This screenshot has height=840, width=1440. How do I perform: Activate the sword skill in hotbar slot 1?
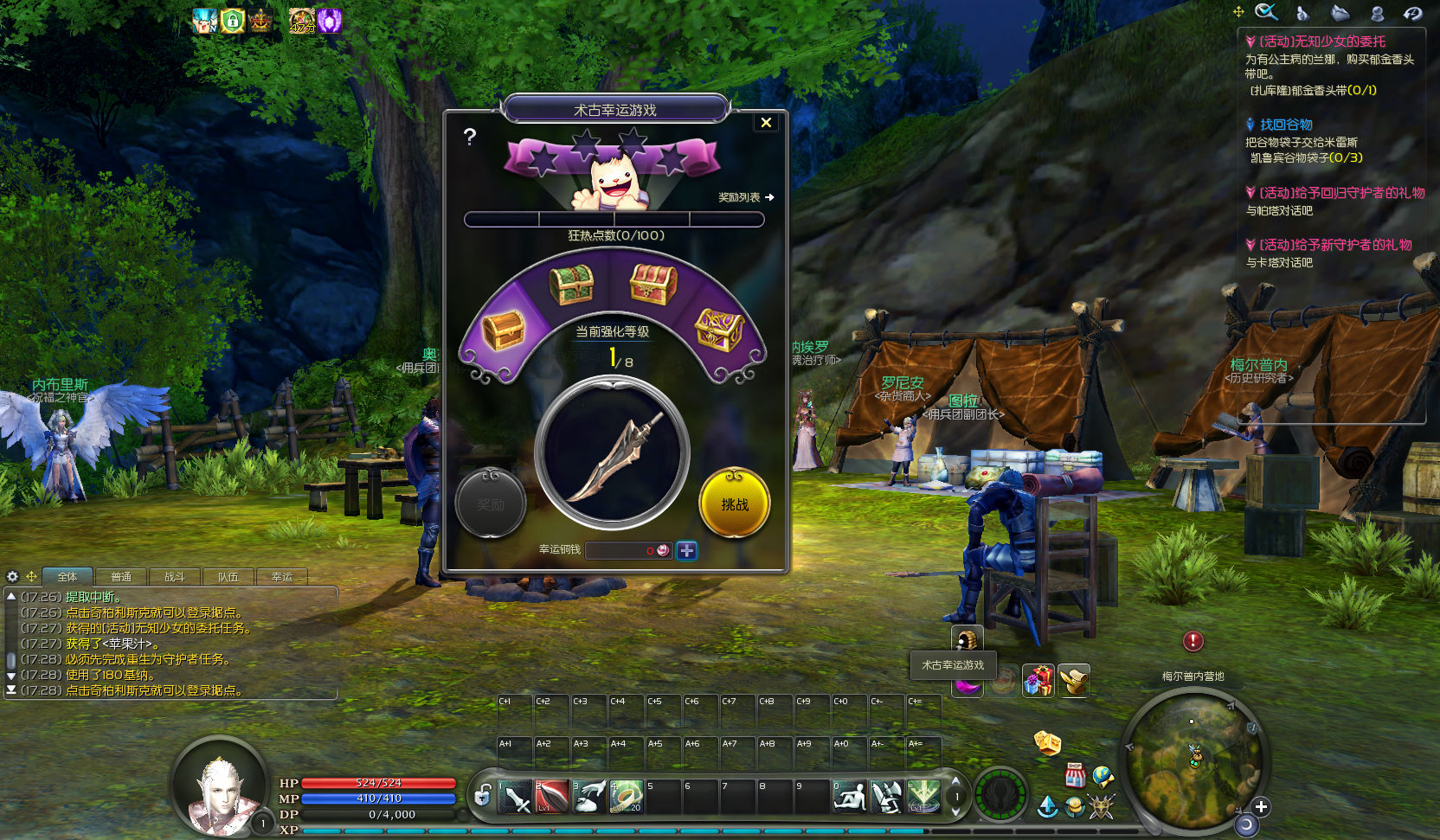tap(515, 796)
